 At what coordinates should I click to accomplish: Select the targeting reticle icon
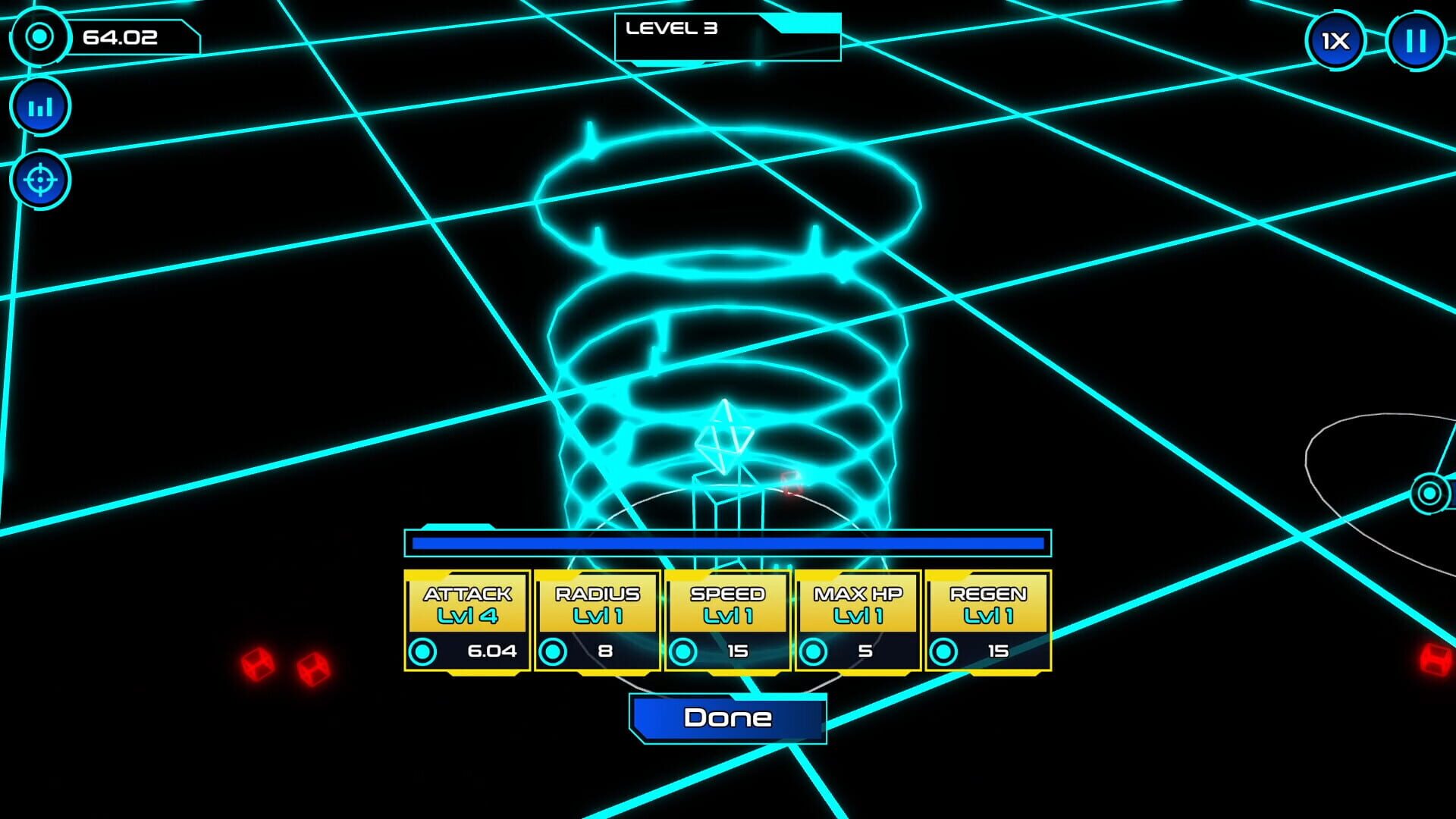point(39,179)
